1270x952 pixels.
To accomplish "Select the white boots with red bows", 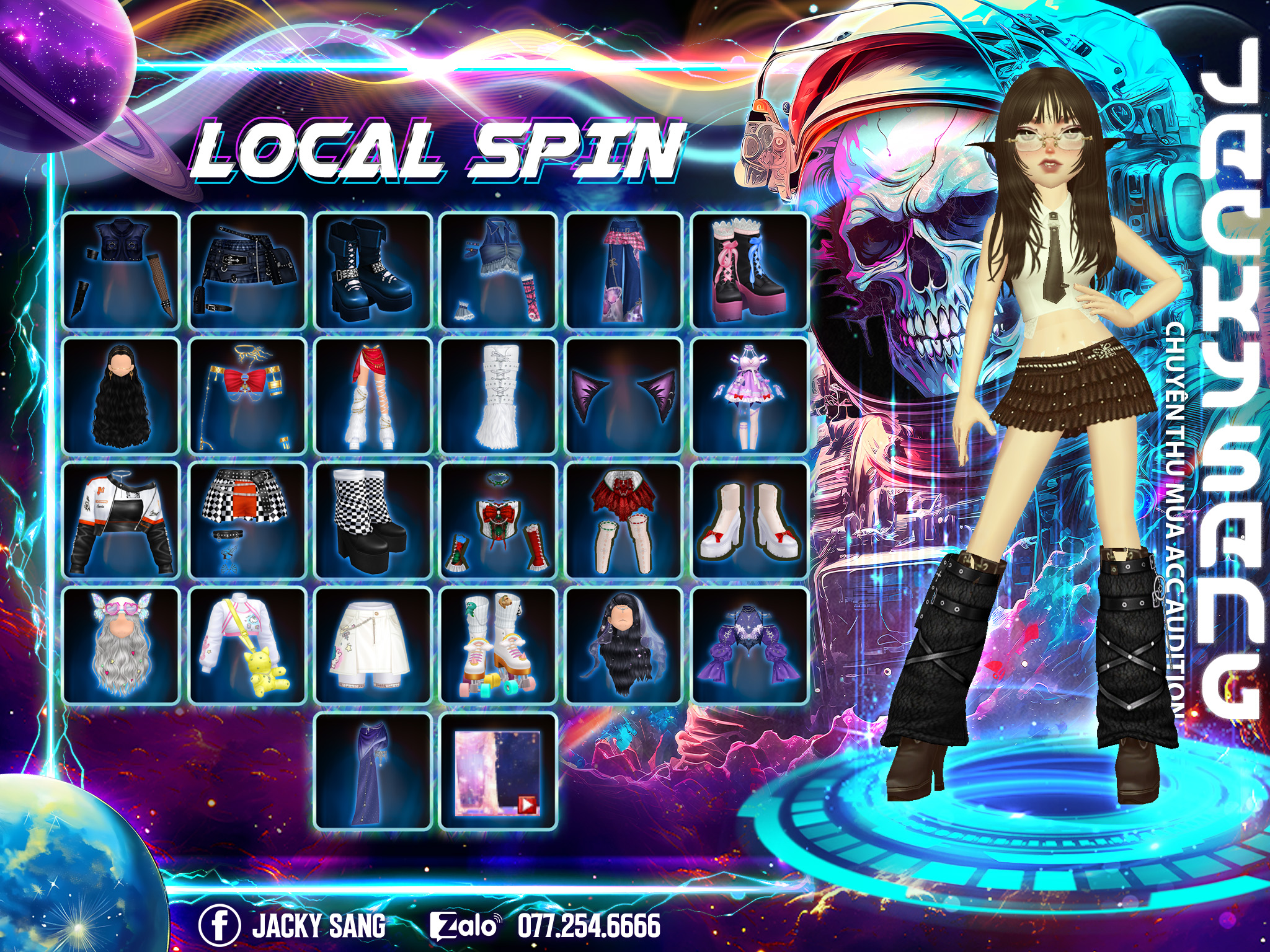I will (x=749, y=521).
